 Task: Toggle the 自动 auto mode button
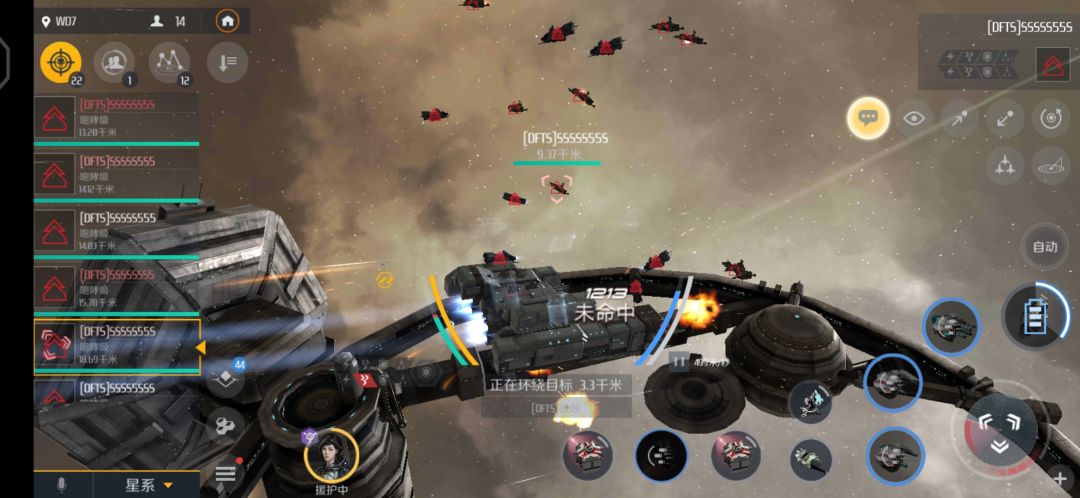point(1044,247)
